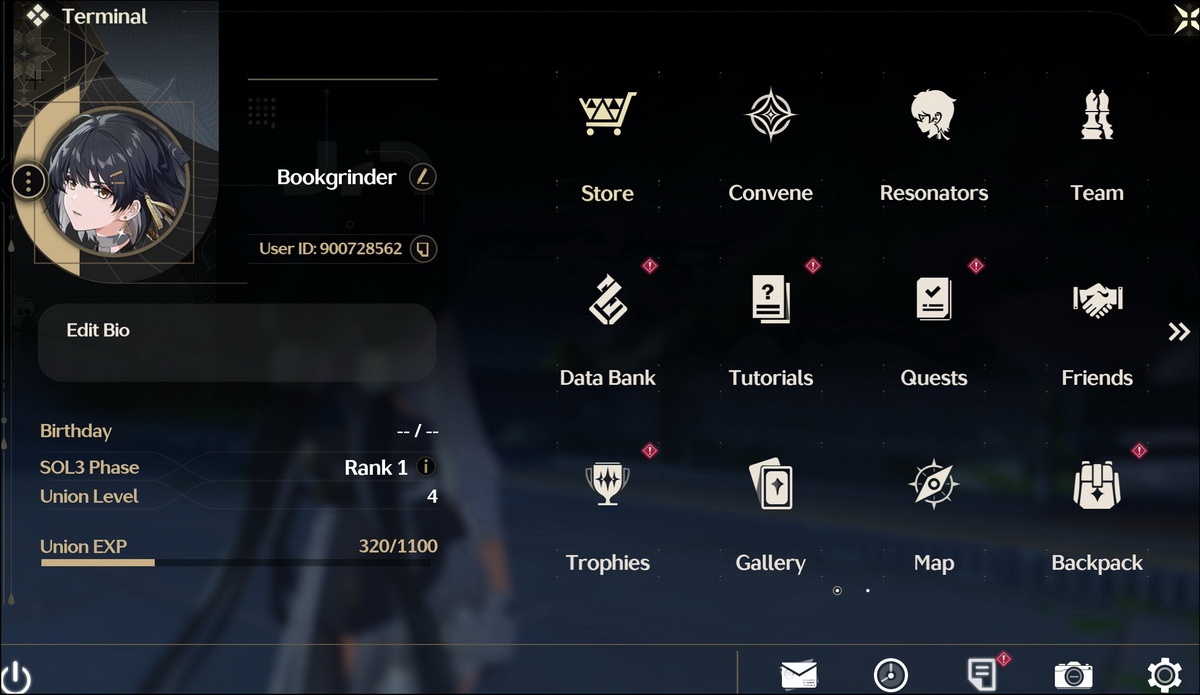The height and width of the screenshot is (695, 1200).
Task: Click the Edit Bio field
Action: 237,343
